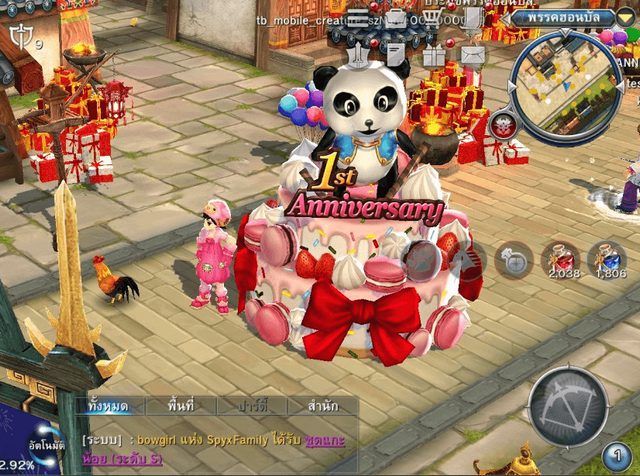The image size is (640, 476).
Task: Open the envelope mail icon
Action: [x=472, y=55]
